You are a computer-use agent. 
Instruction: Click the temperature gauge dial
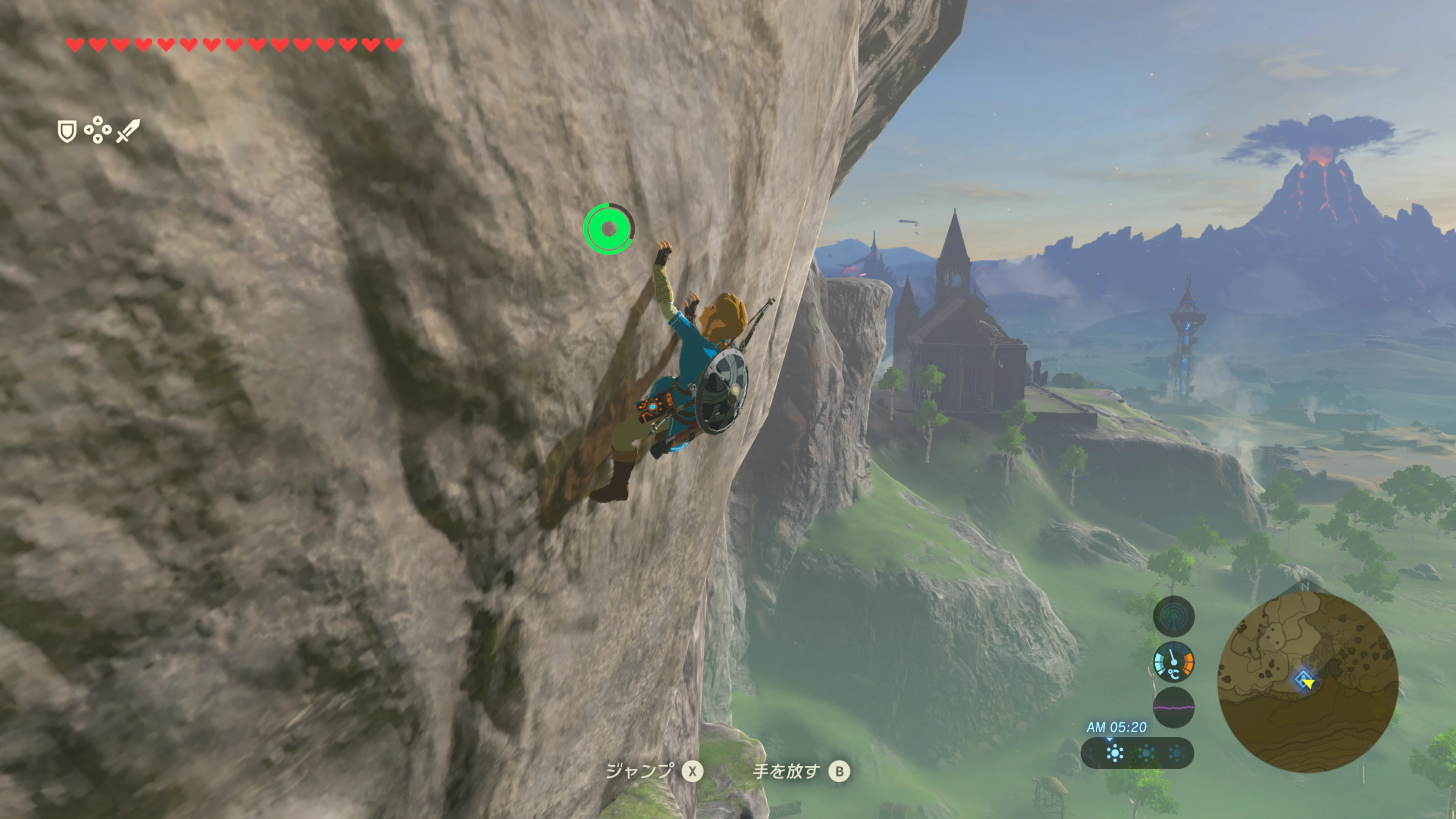click(1174, 662)
